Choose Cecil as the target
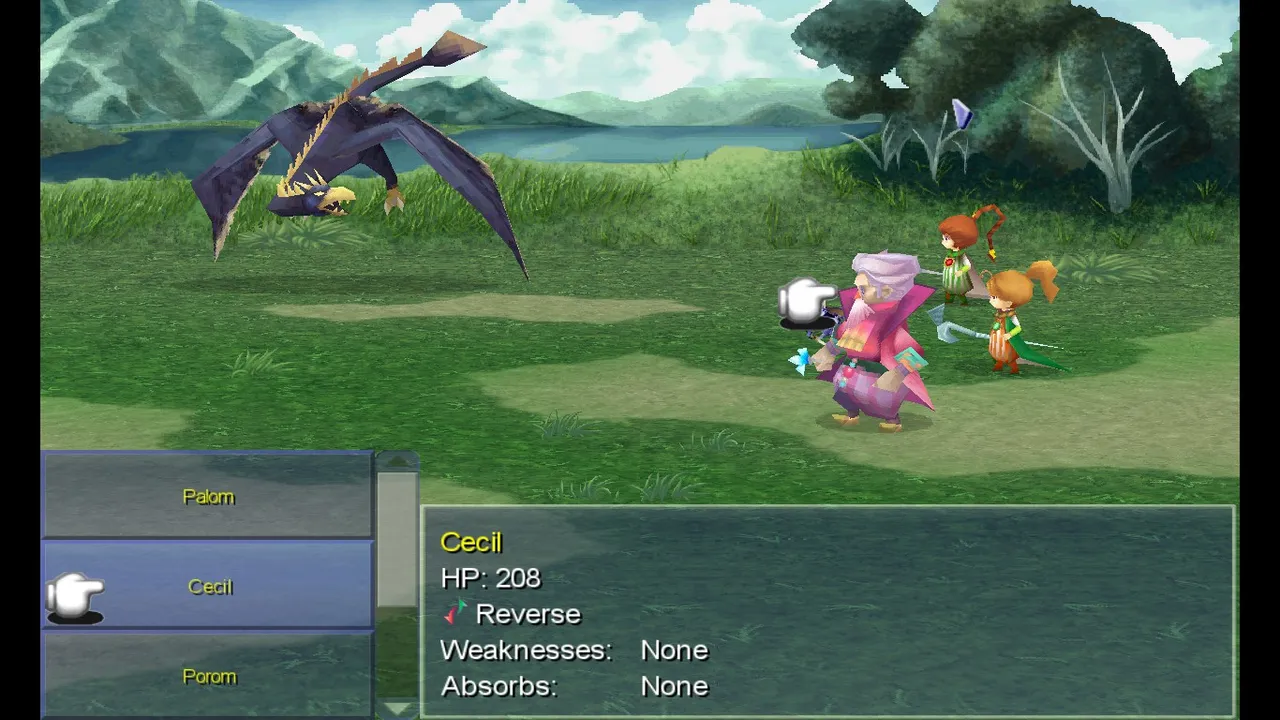 [x=208, y=586]
